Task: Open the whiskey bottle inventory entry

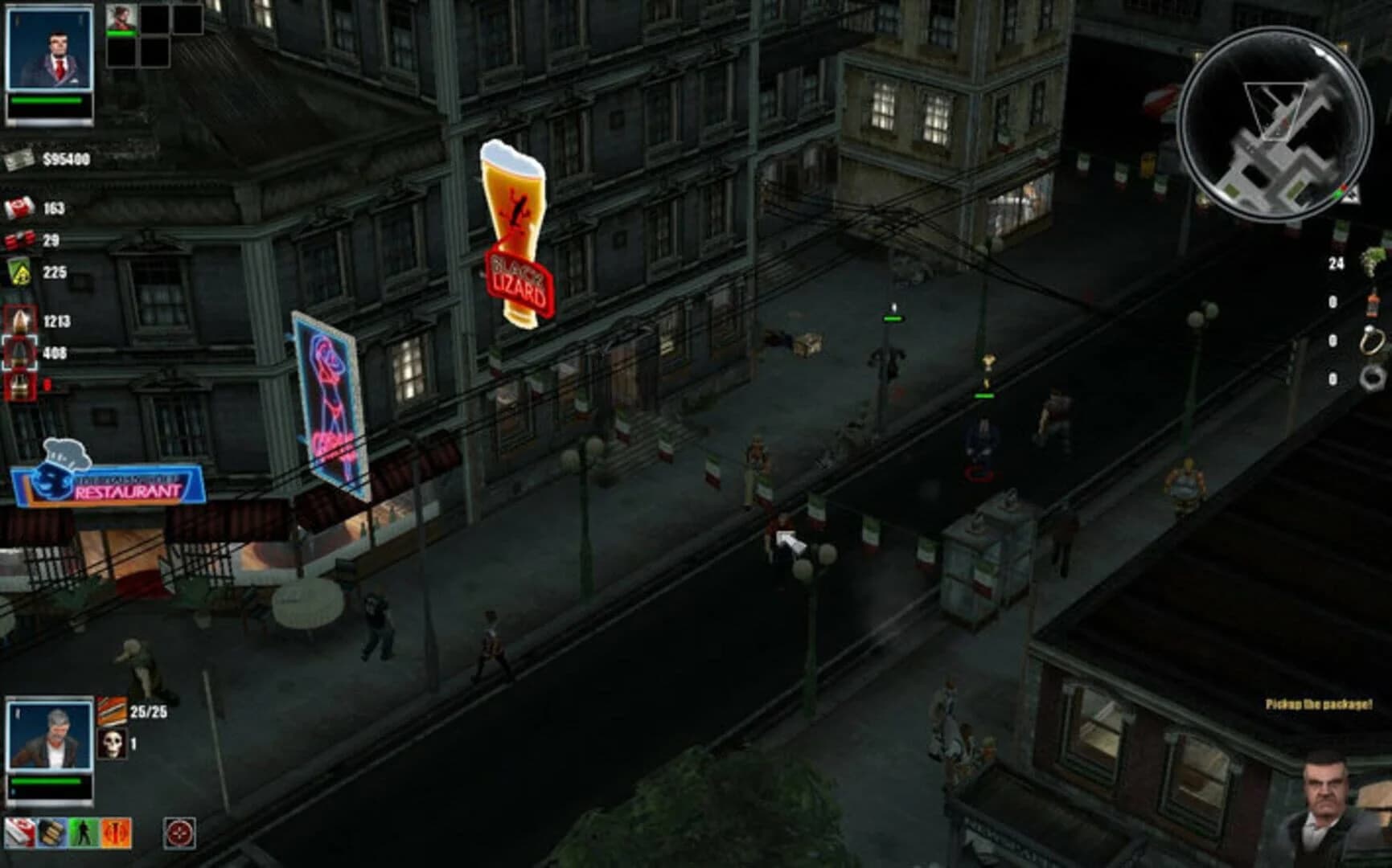Action: tap(1372, 301)
